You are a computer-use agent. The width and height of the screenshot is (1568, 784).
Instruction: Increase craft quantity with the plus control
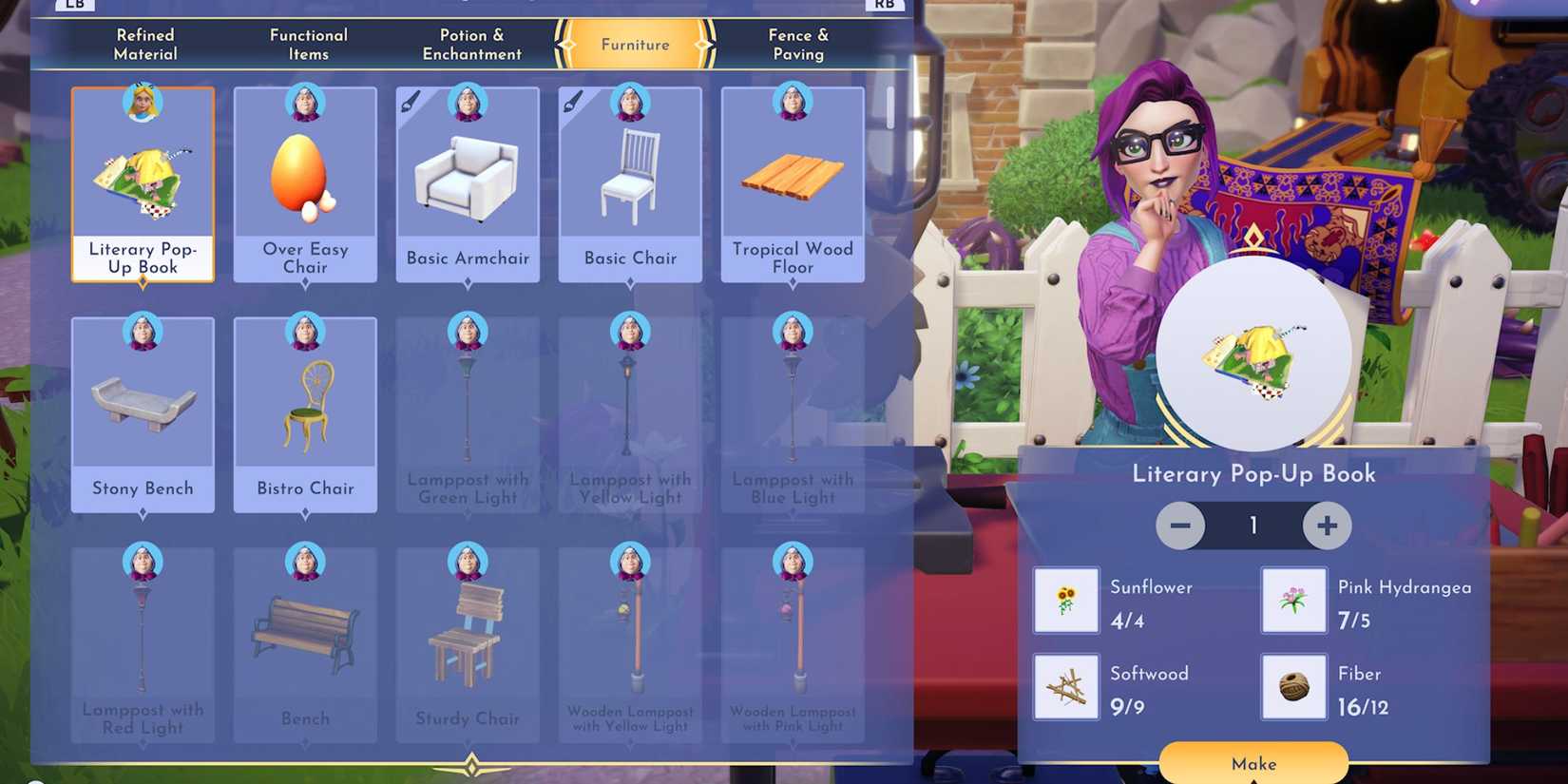pos(1327,525)
